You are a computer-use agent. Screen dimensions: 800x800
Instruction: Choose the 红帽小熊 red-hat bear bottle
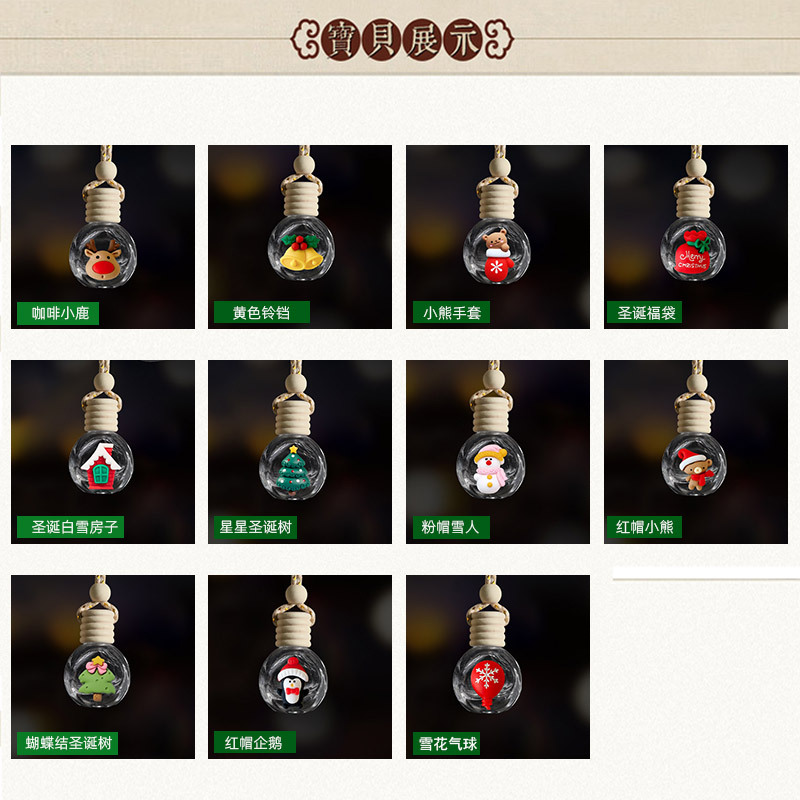695,452
